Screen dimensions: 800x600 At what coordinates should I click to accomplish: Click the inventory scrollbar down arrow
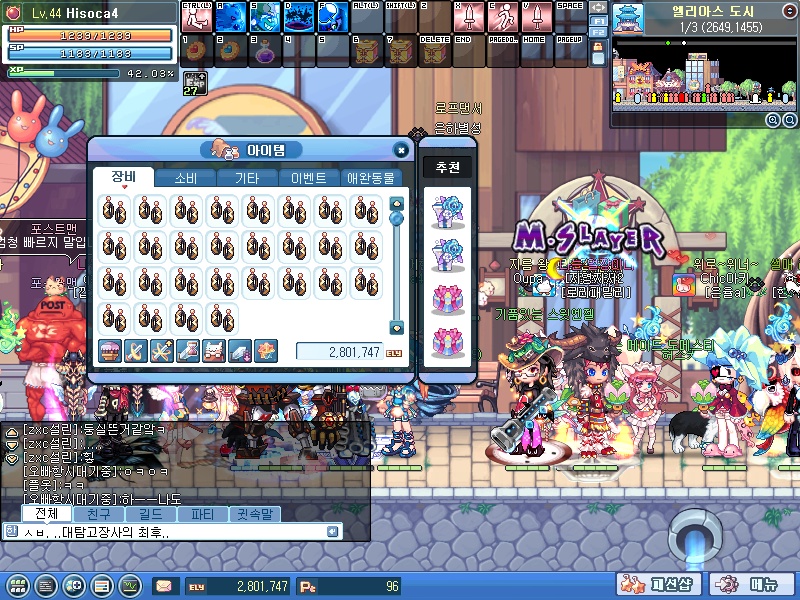pos(396,327)
